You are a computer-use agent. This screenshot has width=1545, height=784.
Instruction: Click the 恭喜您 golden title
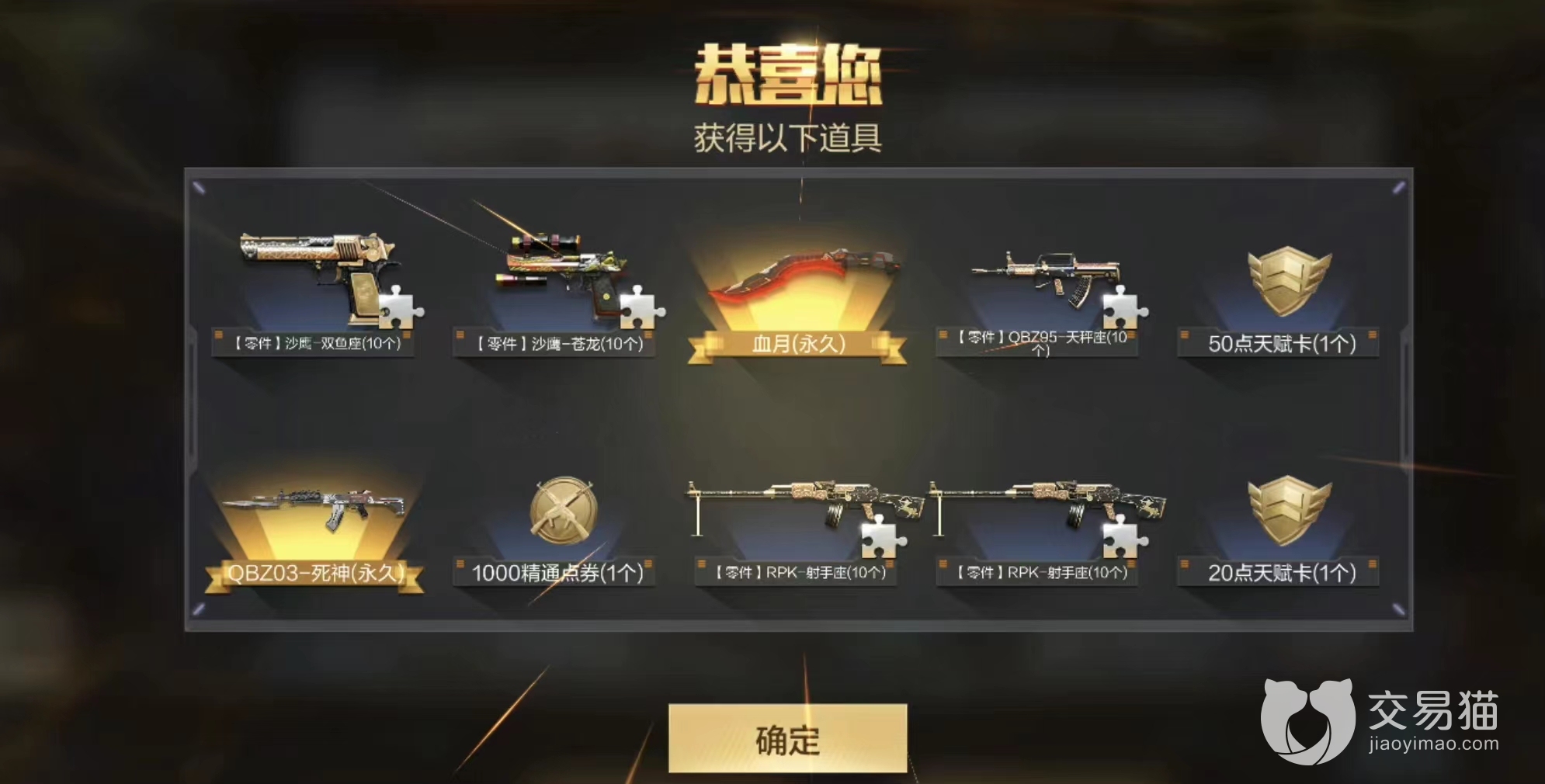point(793,72)
